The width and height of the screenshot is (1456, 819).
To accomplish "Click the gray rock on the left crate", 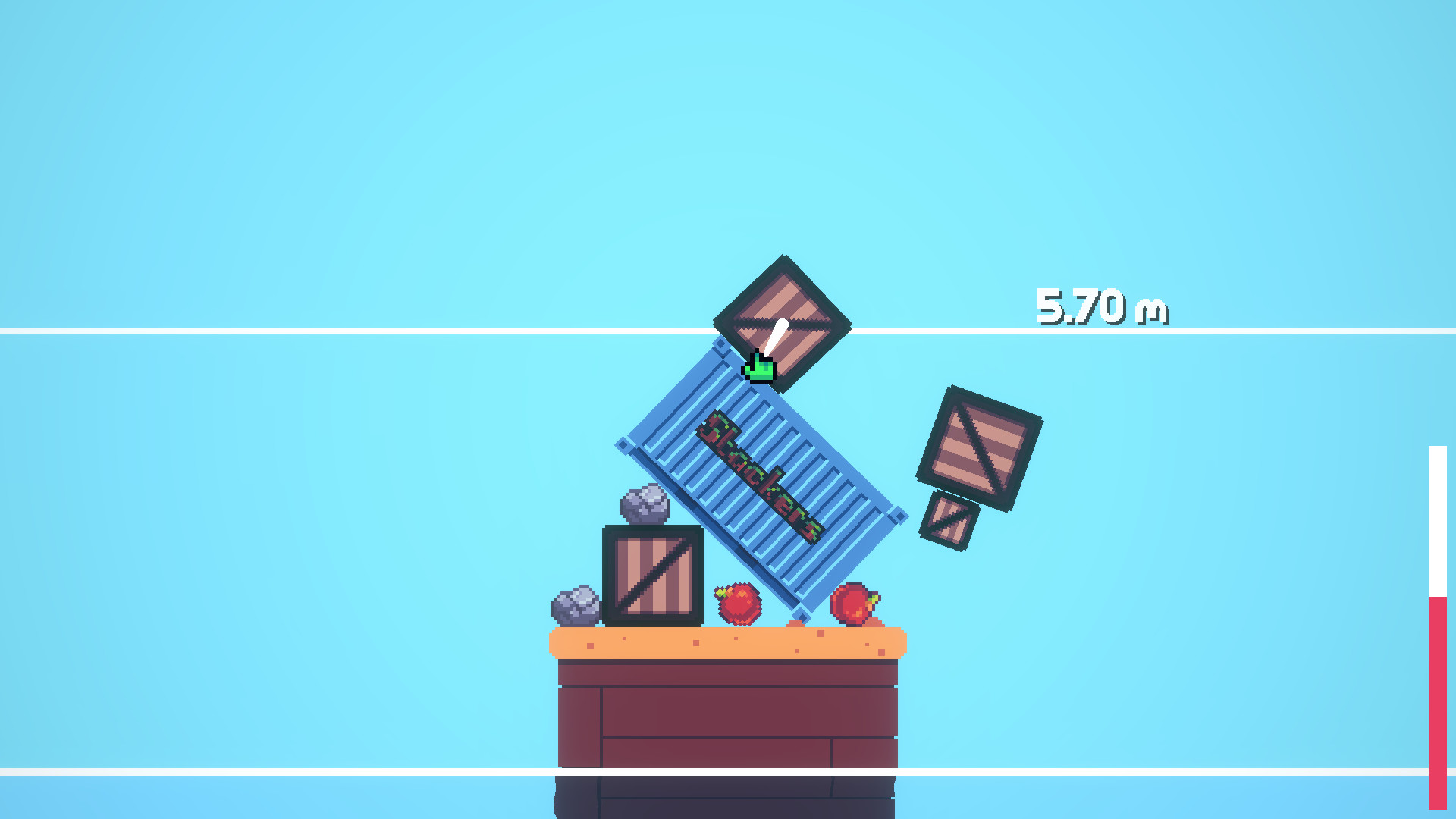I will (x=644, y=504).
